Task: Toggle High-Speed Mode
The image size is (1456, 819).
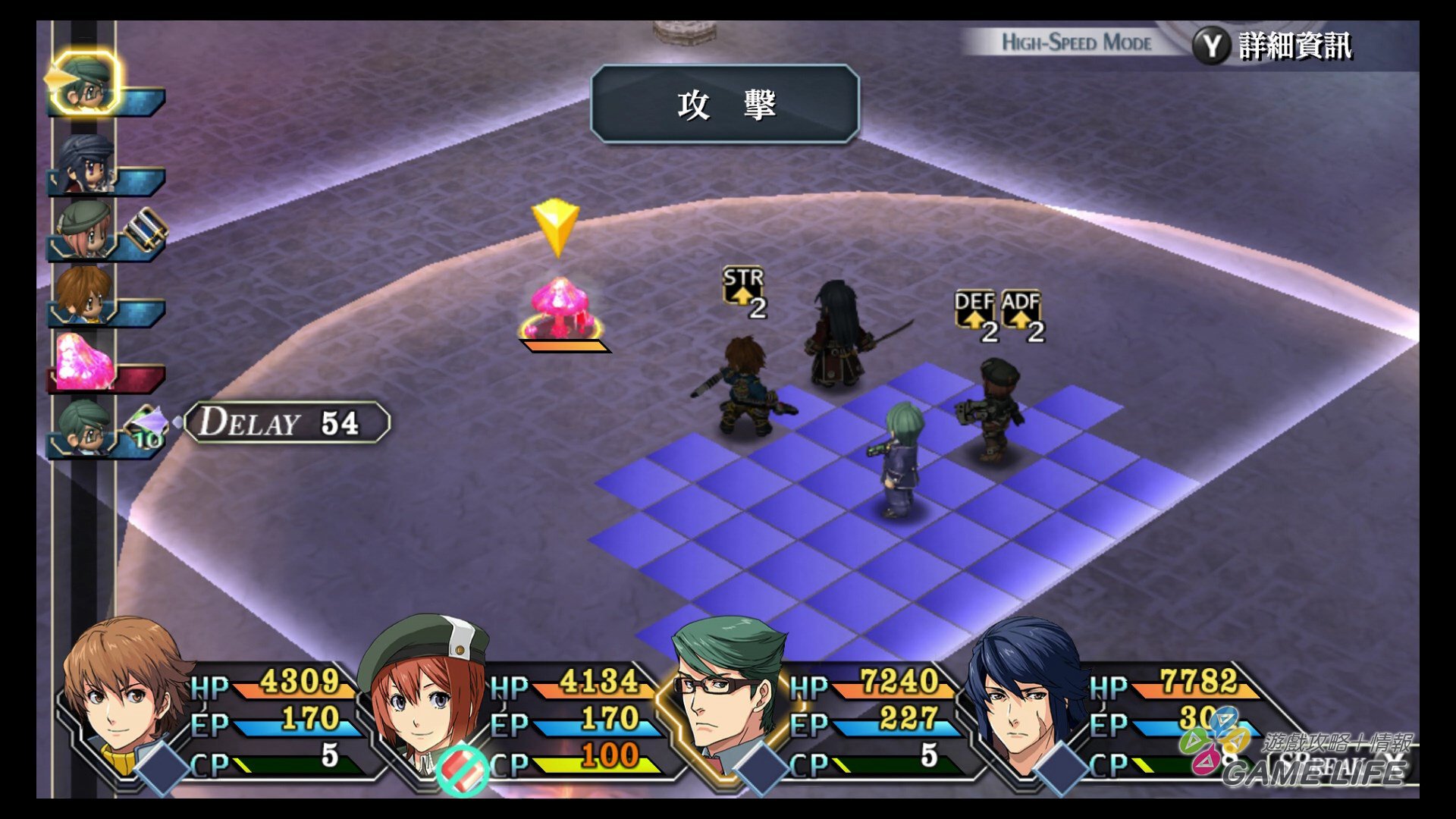Action: click(1077, 42)
